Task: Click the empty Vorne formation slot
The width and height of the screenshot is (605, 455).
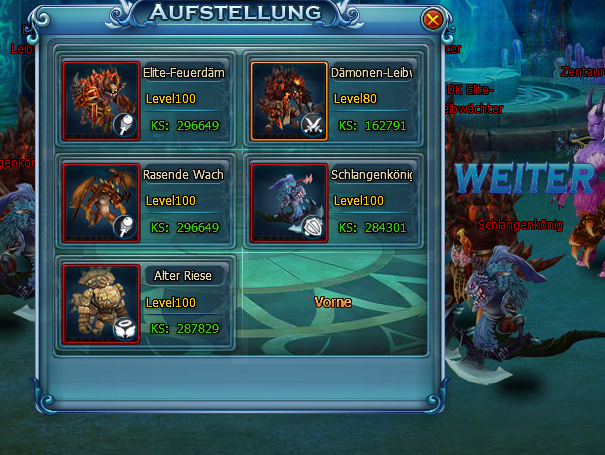Action: (x=333, y=302)
